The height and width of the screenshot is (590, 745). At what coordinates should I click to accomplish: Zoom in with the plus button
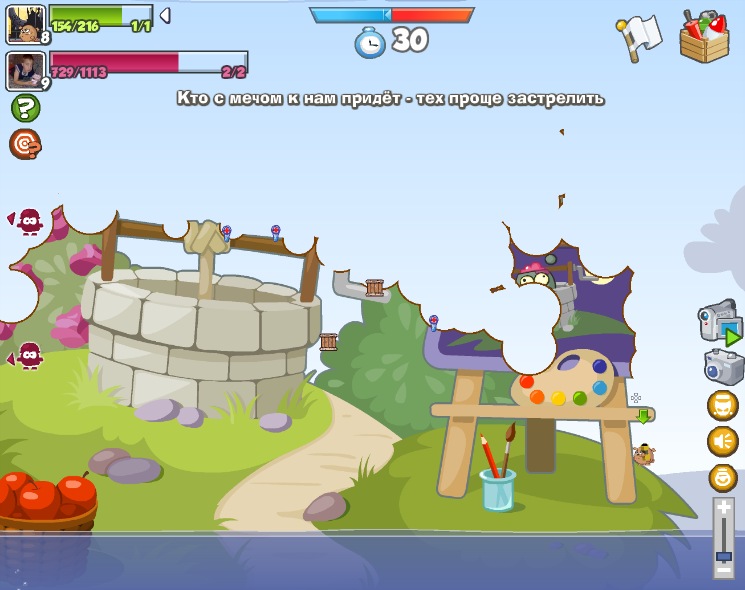coord(723,508)
